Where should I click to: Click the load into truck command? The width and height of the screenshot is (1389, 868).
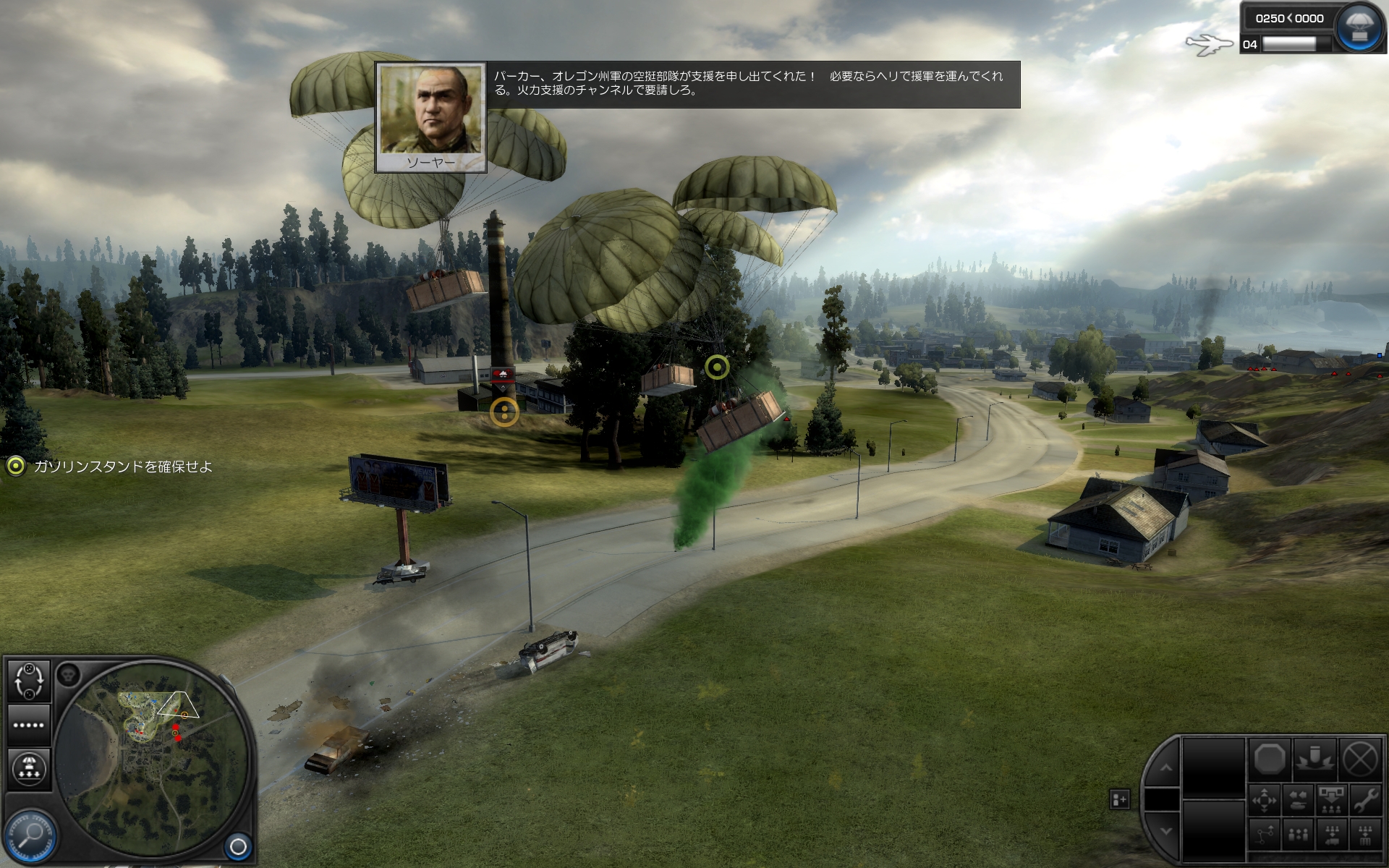pyautogui.click(x=1331, y=835)
